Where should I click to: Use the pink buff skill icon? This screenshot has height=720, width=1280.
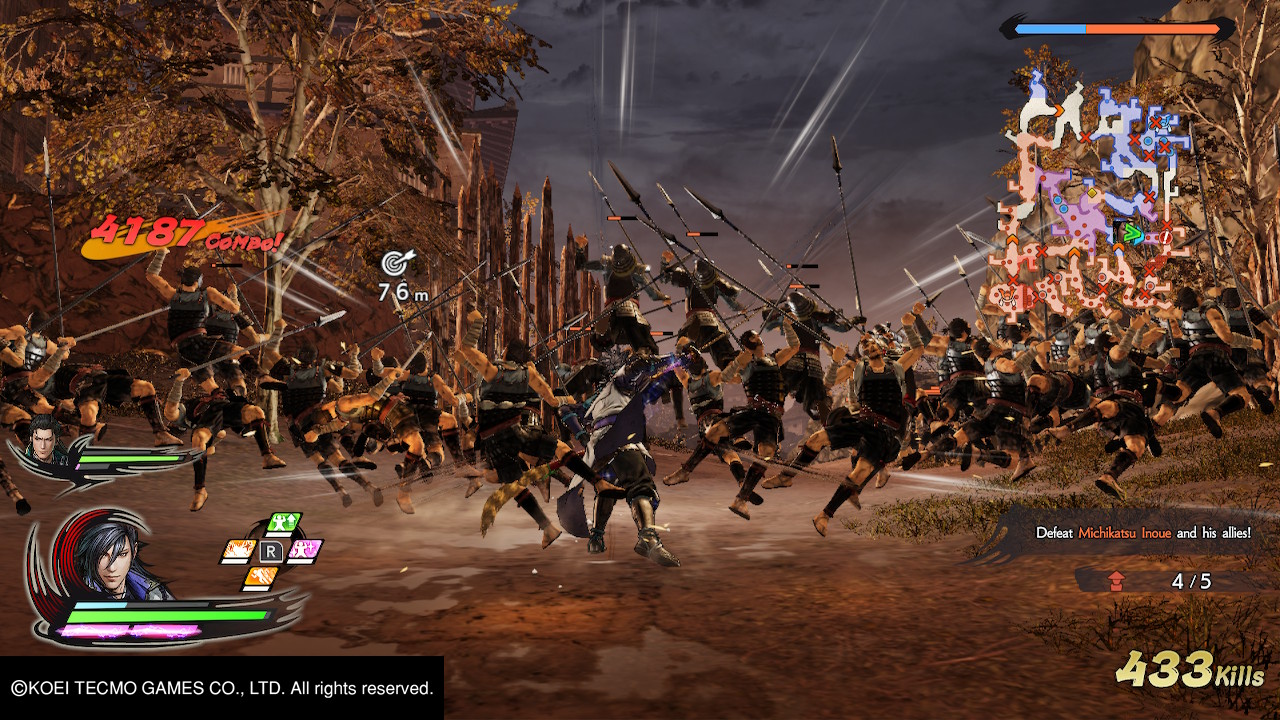(x=305, y=549)
